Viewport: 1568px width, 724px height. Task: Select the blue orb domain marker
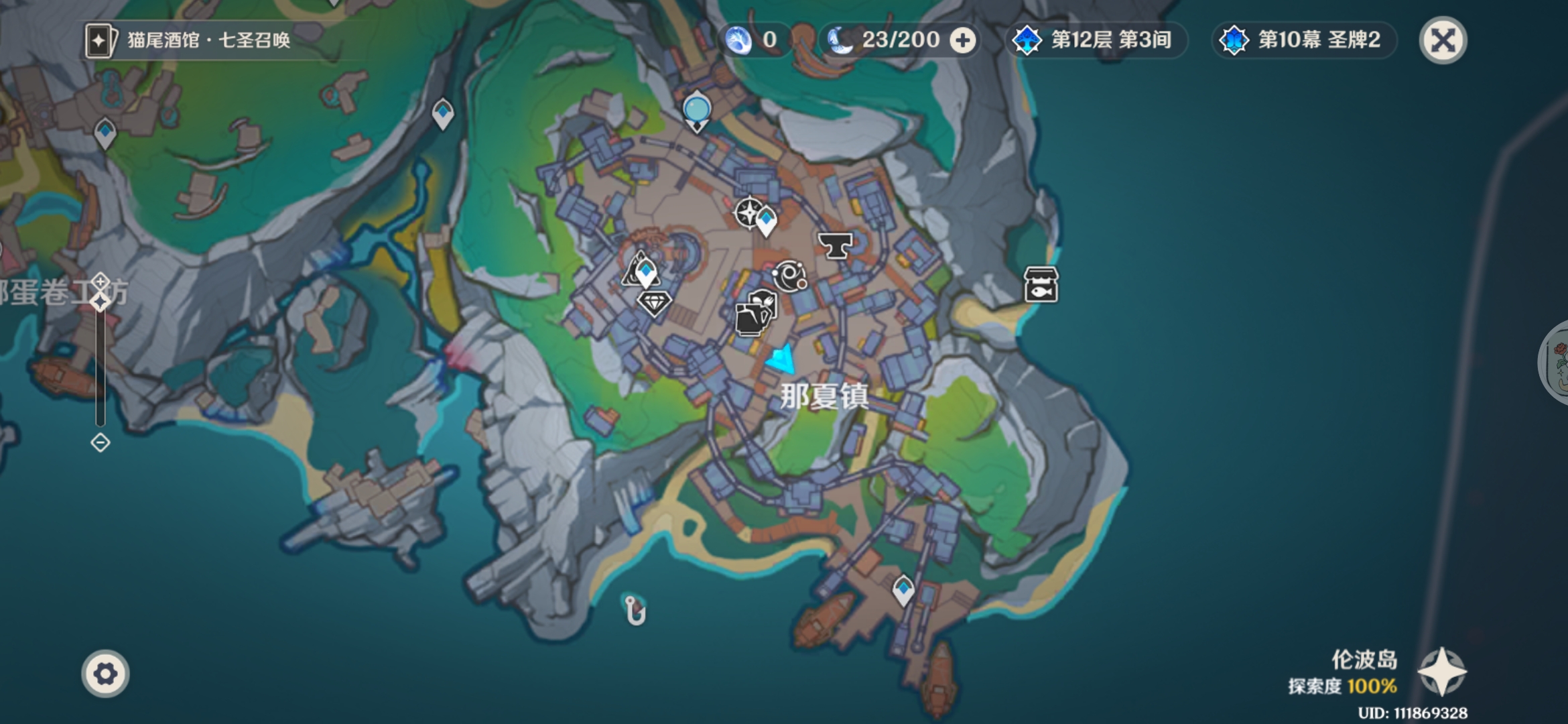tap(697, 110)
